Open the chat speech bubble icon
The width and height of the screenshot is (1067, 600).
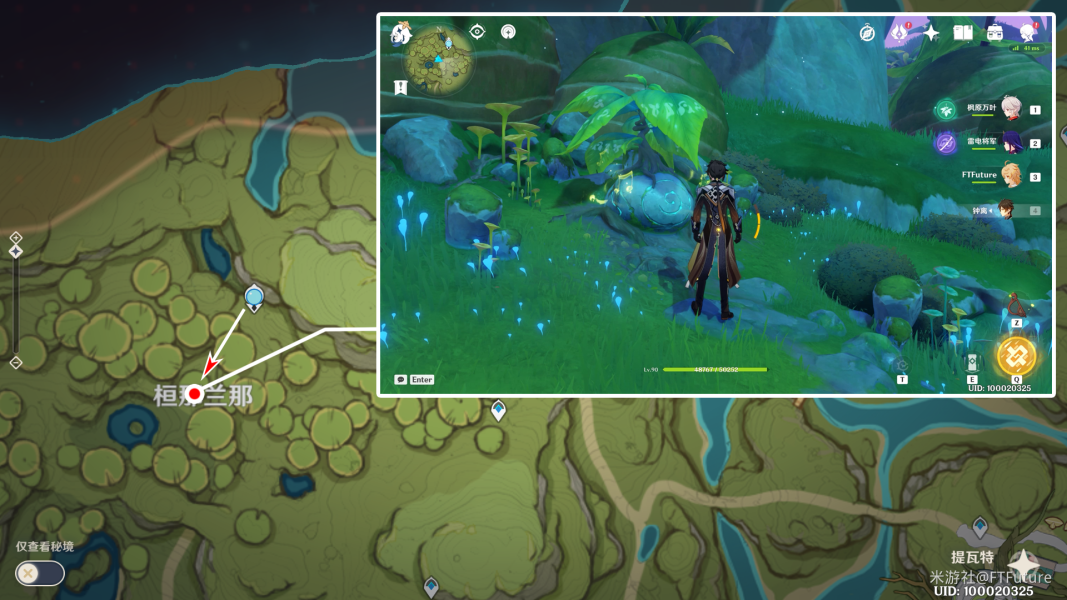point(401,380)
